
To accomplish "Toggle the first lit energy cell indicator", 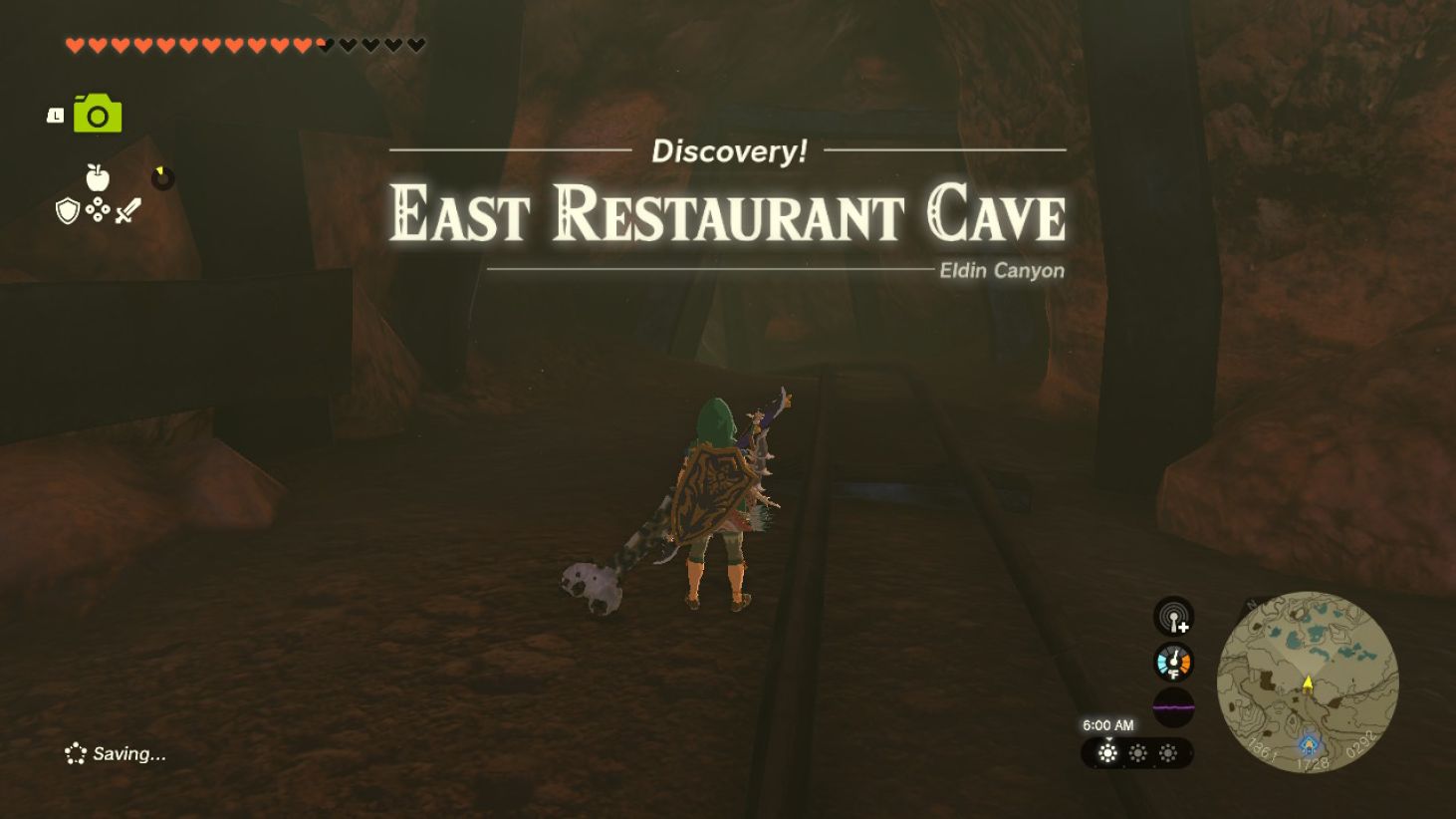I will pyautogui.click(x=1108, y=754).
